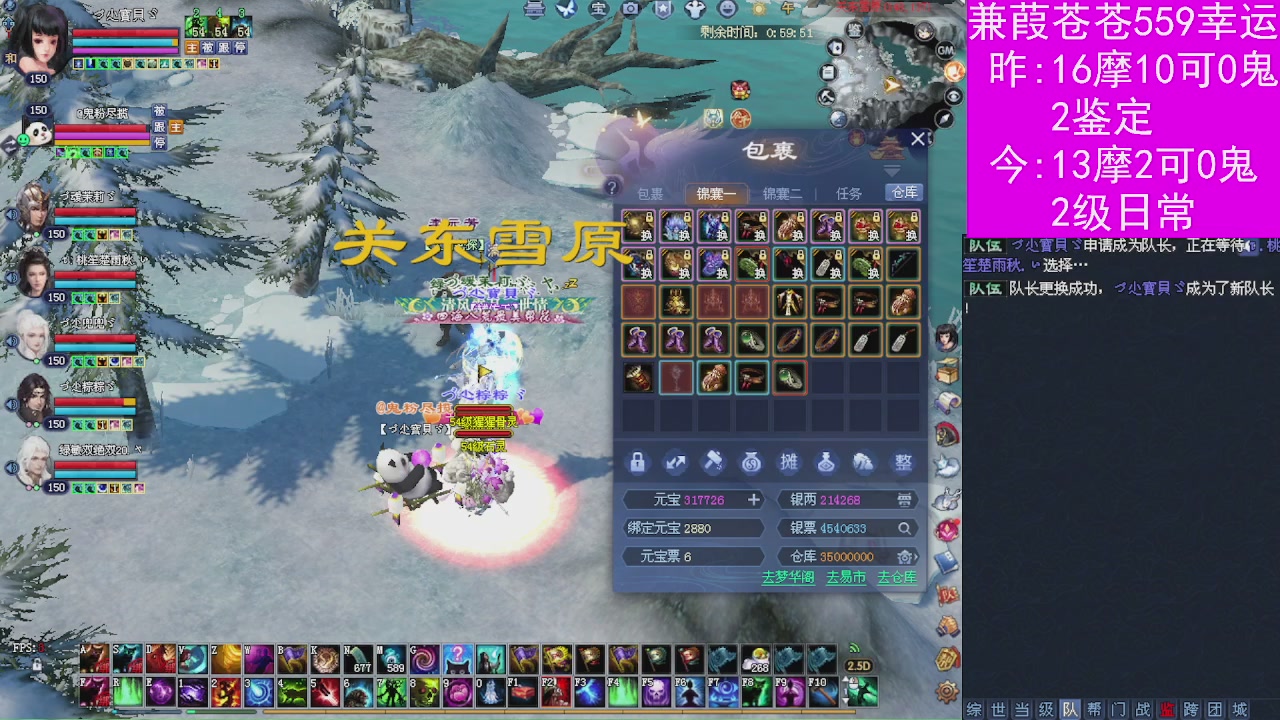The width and height of the screenshot is (1280, 720).
Task: Click the plus next to the 元宝 amount
Action: pyautogui.click(x=754, y=499)
